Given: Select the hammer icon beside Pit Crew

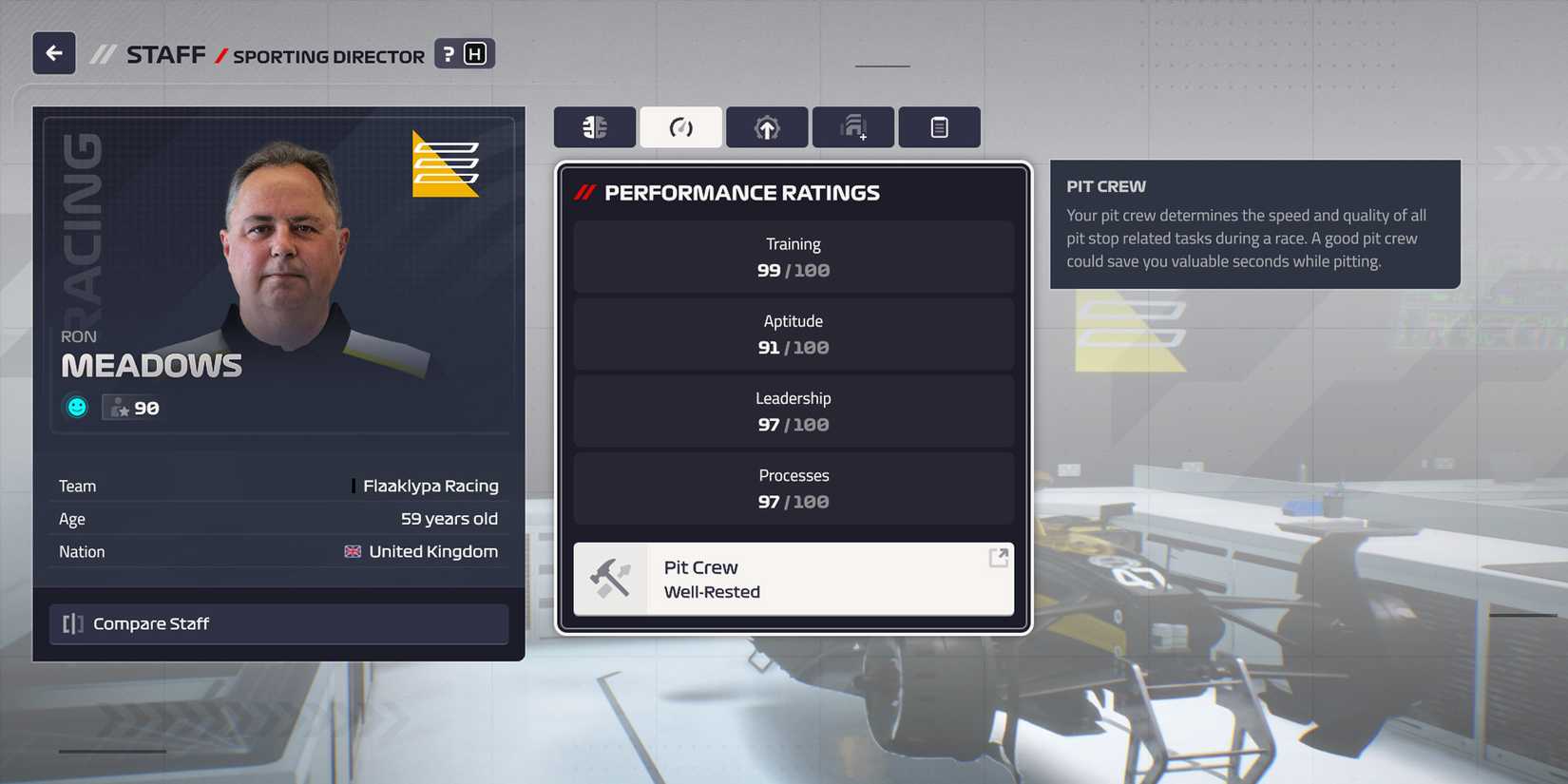Looking at the screenshot, I should click(612, 578).
